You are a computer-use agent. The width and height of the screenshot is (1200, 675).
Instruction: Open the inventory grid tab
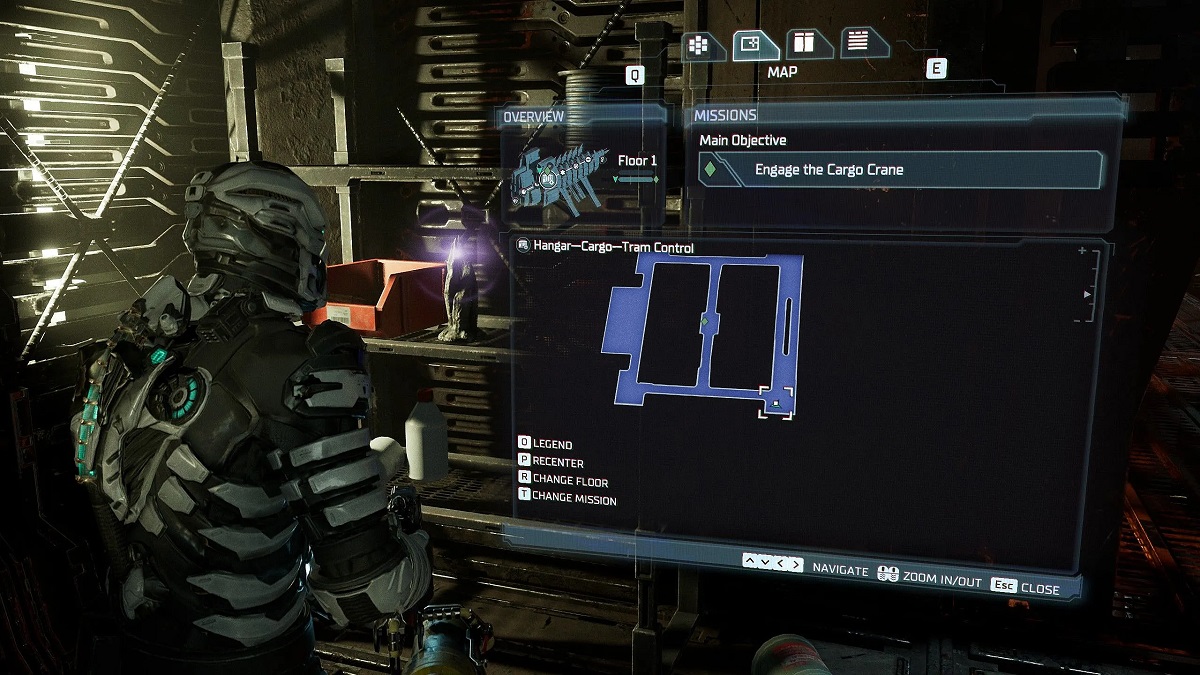tap(698, 45)
